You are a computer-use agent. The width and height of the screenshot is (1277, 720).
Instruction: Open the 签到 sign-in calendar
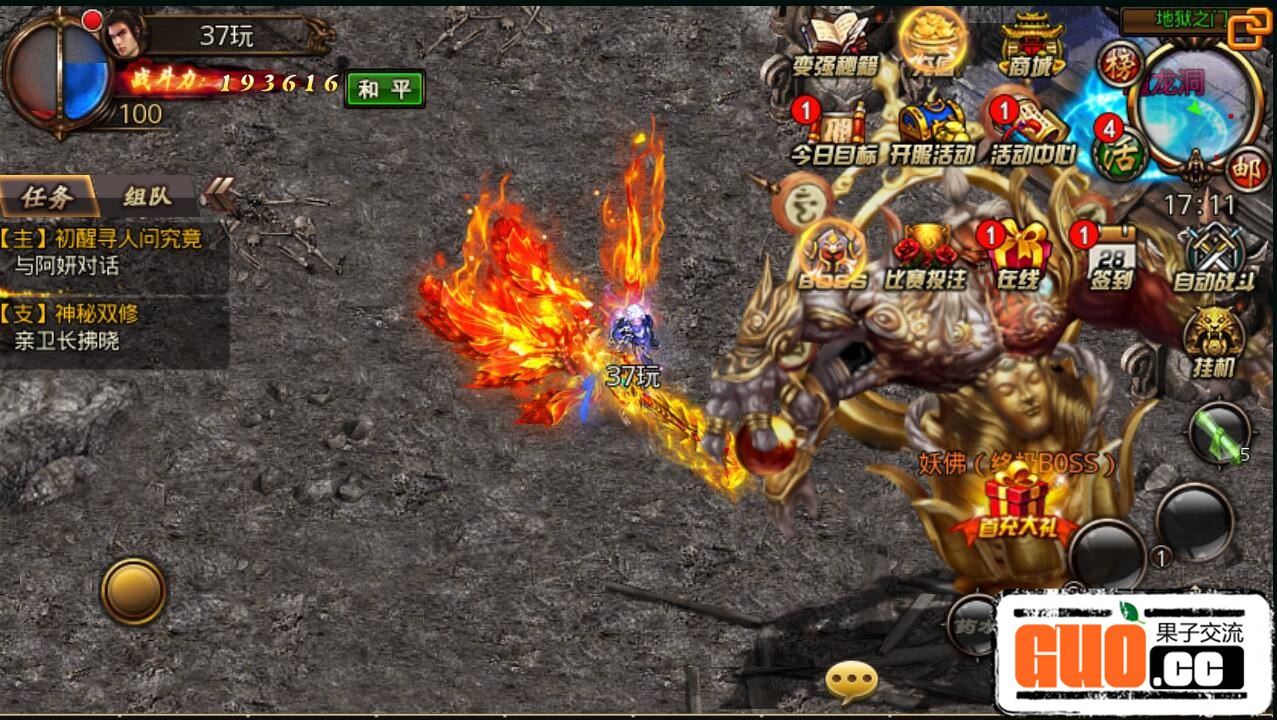(1111, 255)
